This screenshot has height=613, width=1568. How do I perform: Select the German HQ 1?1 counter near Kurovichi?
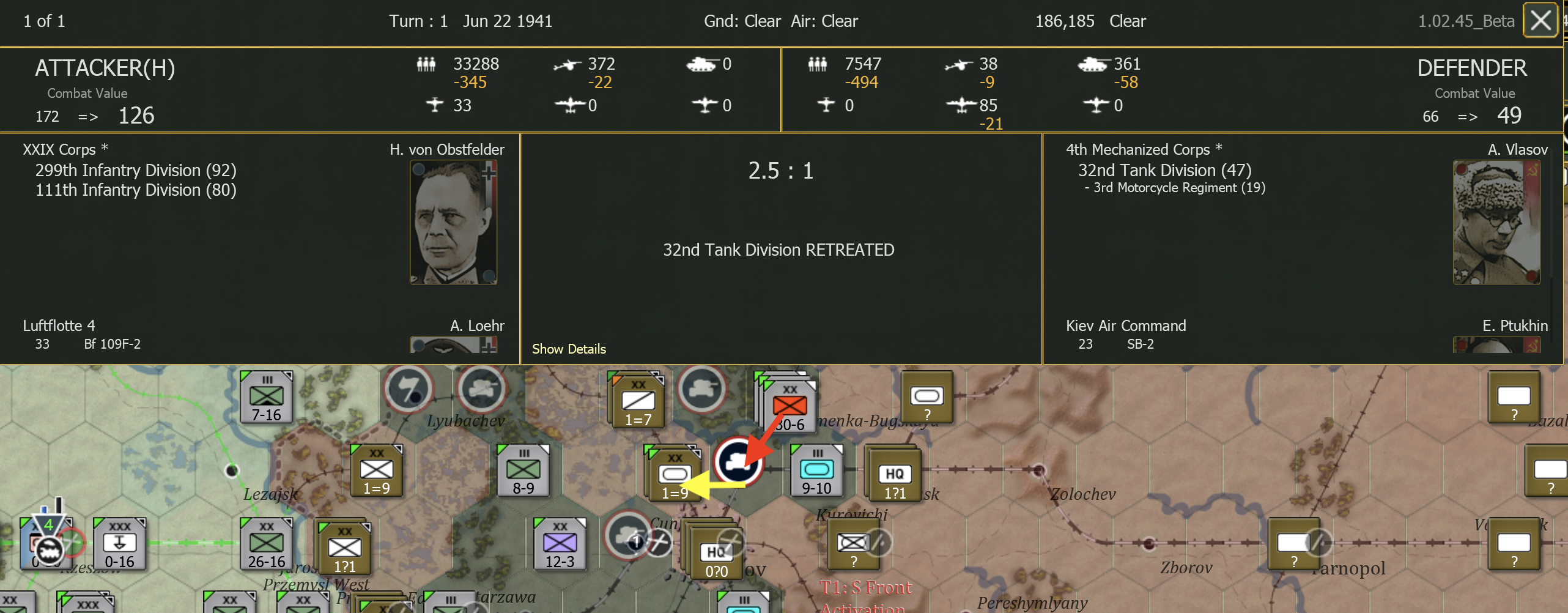[x=894, y=474]
